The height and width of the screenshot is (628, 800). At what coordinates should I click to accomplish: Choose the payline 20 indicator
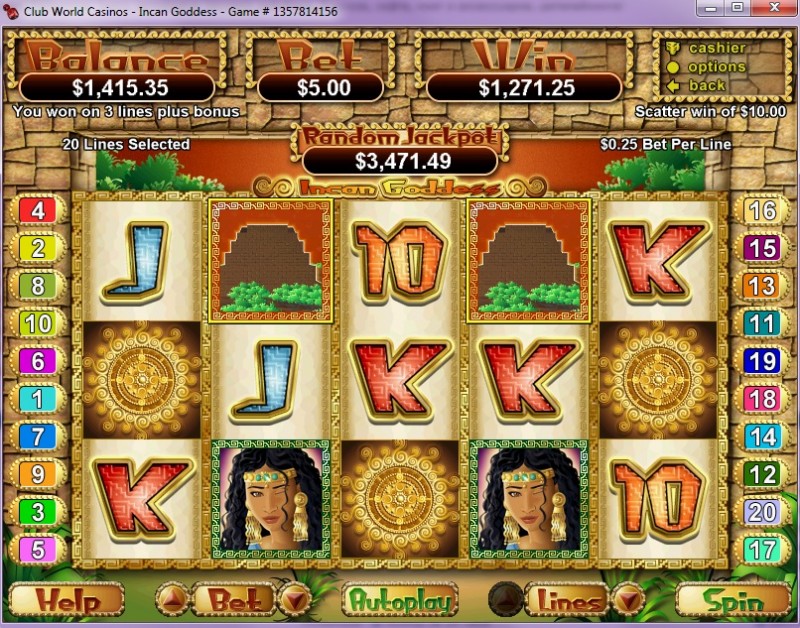pyautogui.click(x=762, y=512)
